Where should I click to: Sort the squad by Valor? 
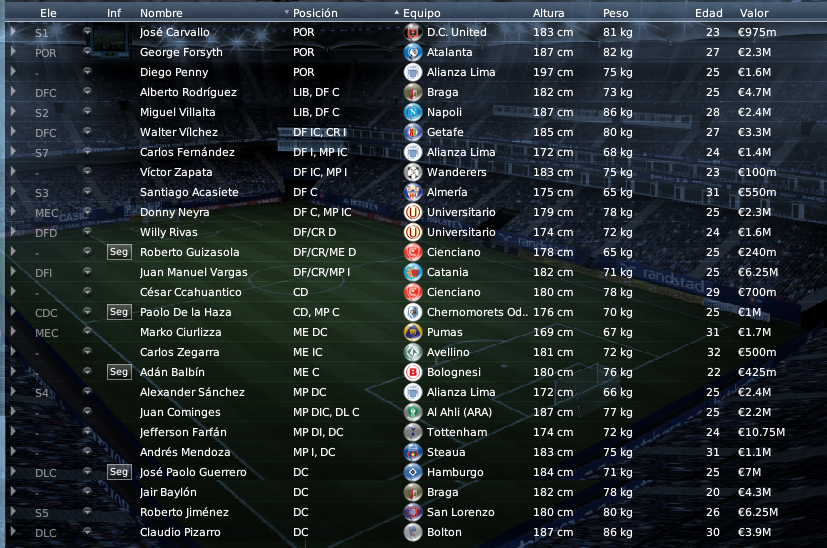coord(754,14)
